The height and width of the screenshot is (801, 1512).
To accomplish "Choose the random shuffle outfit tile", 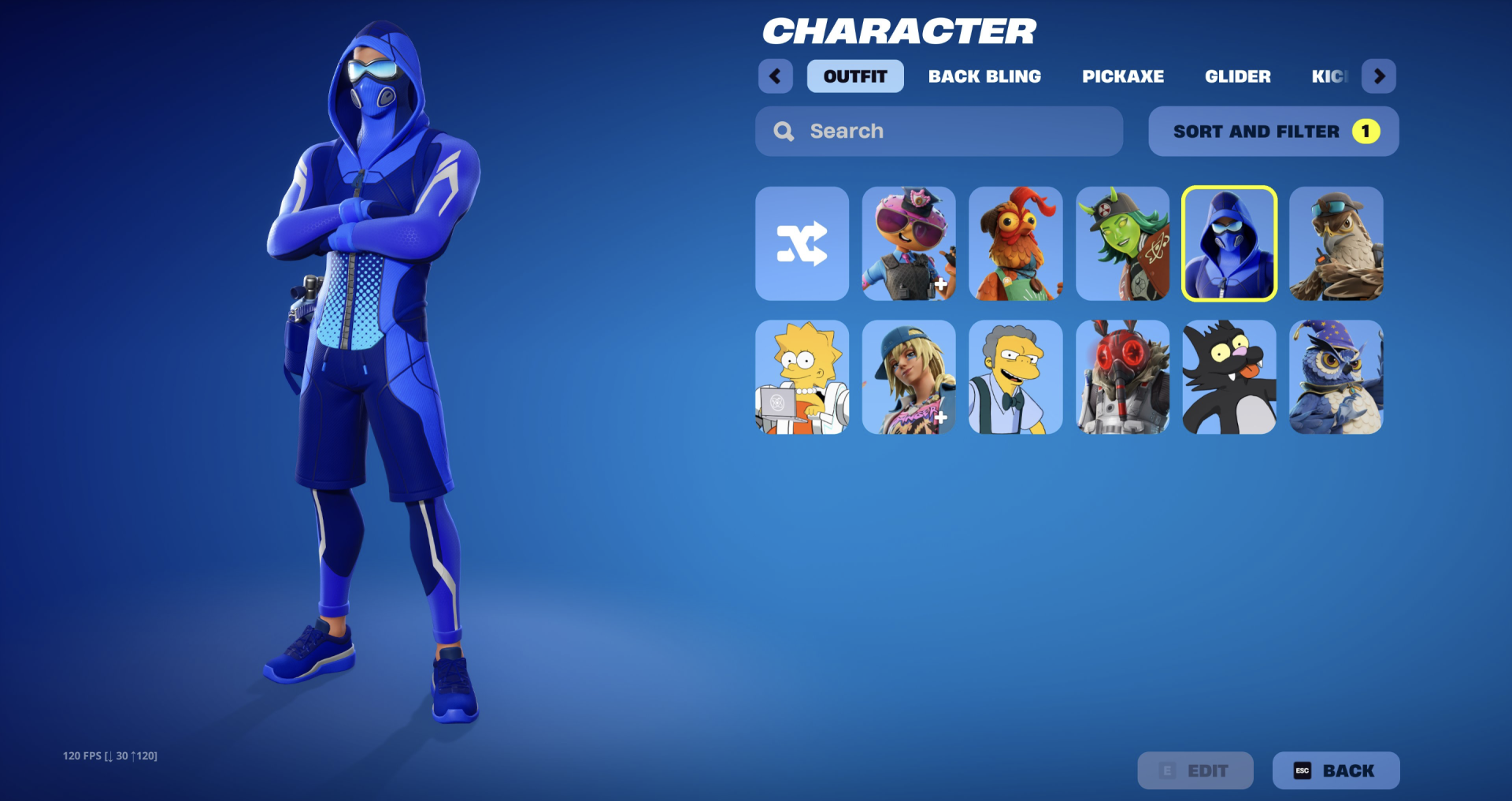I will pyautogui.click(x=802, y=243).
